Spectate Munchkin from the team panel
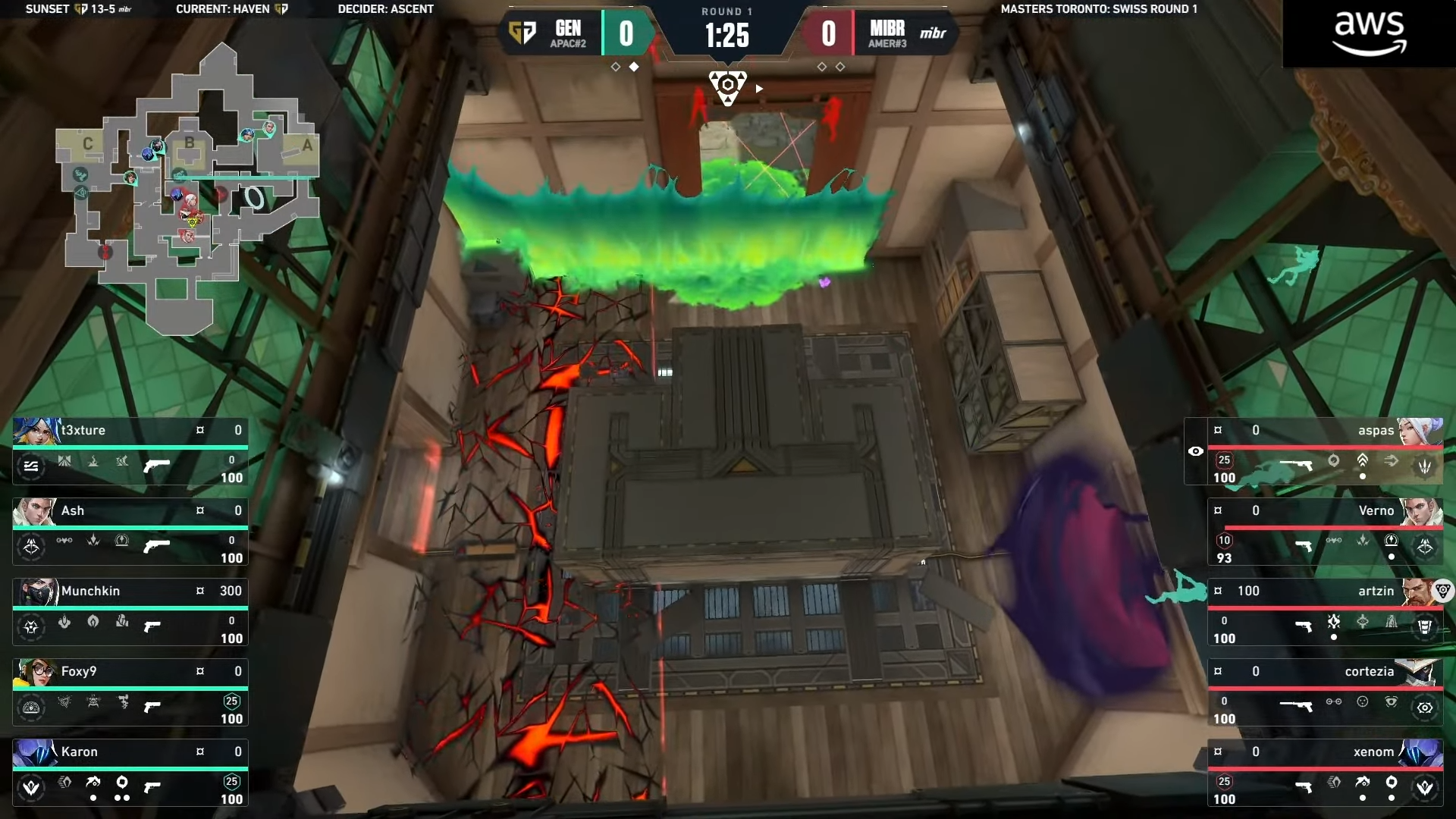 coord(130,612)
